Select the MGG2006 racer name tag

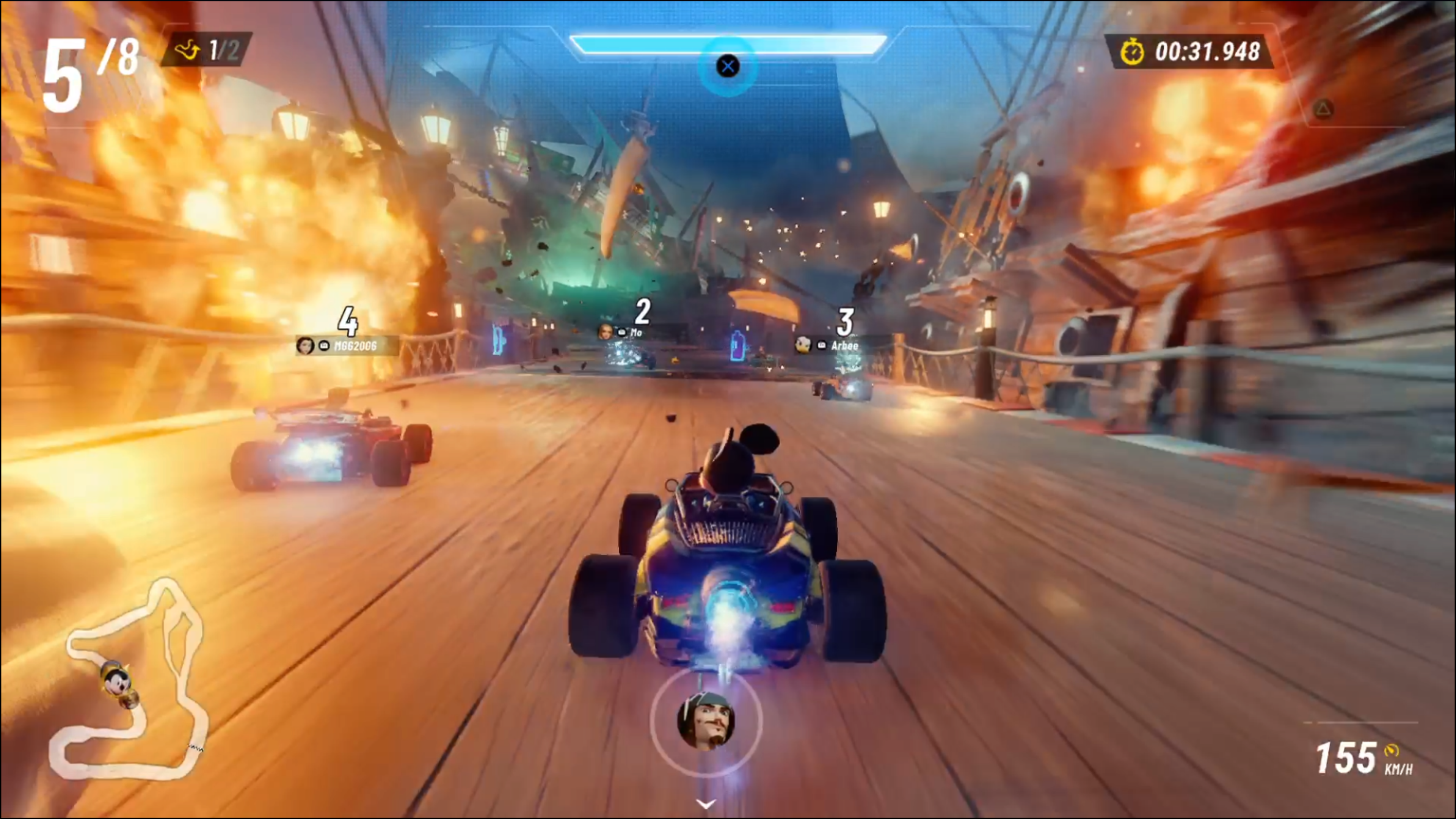point(346,345)
